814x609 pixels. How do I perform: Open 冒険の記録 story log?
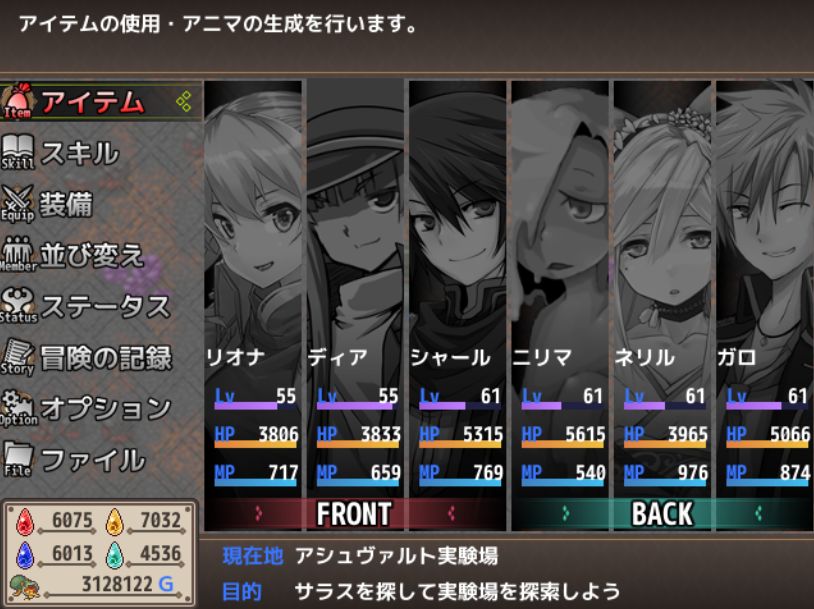coord(105,357)
